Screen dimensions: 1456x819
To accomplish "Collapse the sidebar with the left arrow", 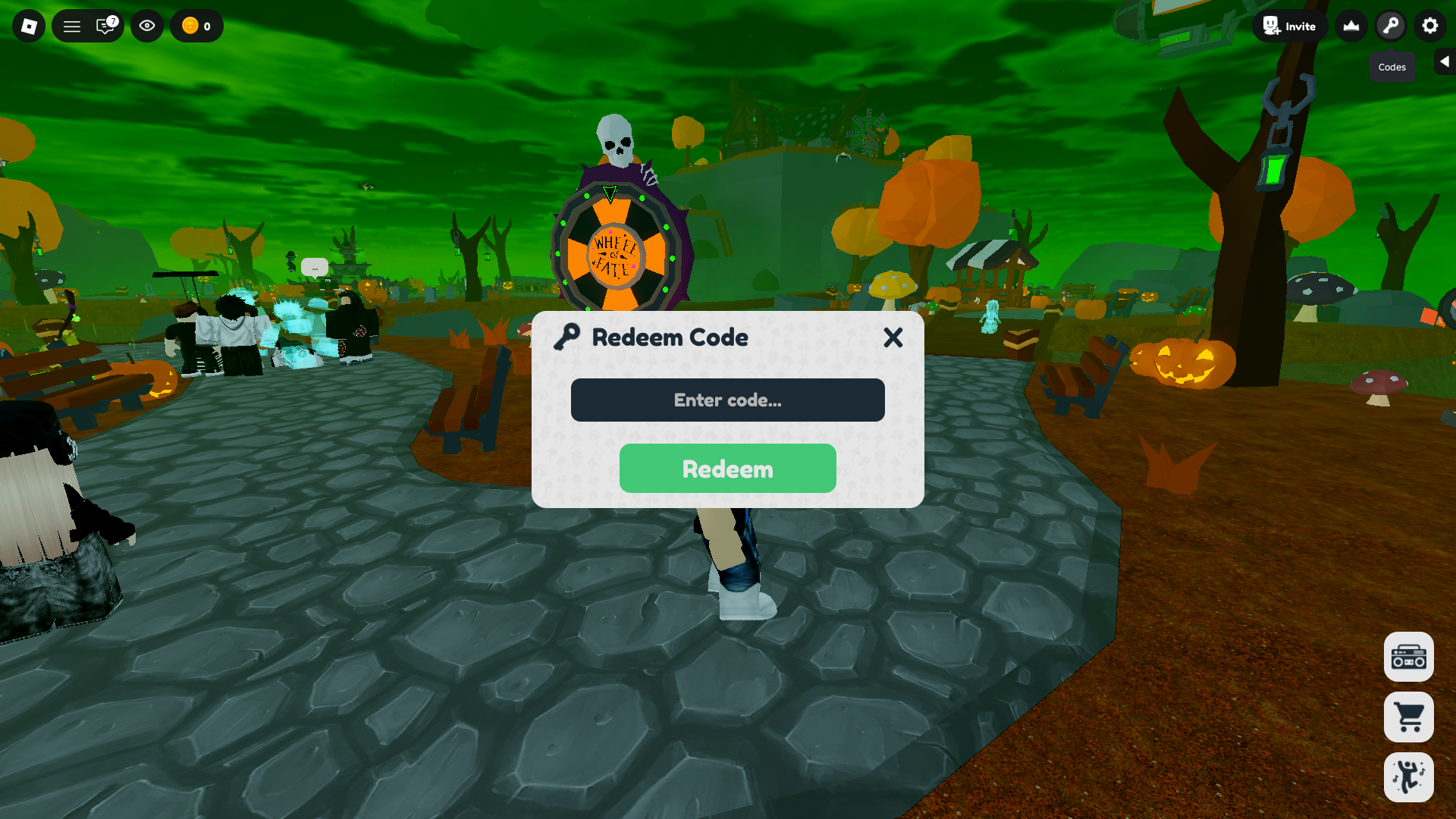I will click(1443, 61).
